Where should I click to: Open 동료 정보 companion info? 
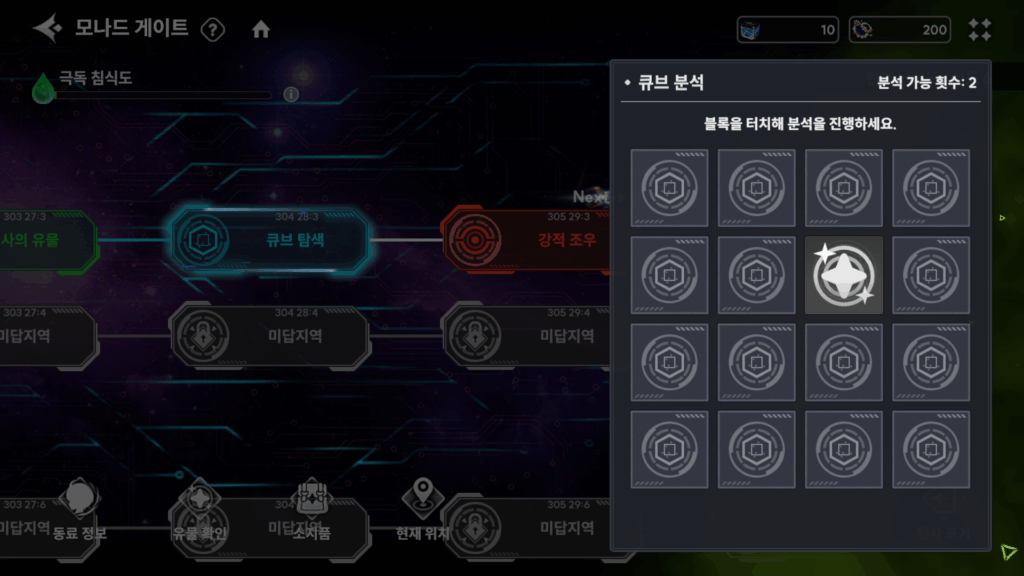[x=80, y=510]
